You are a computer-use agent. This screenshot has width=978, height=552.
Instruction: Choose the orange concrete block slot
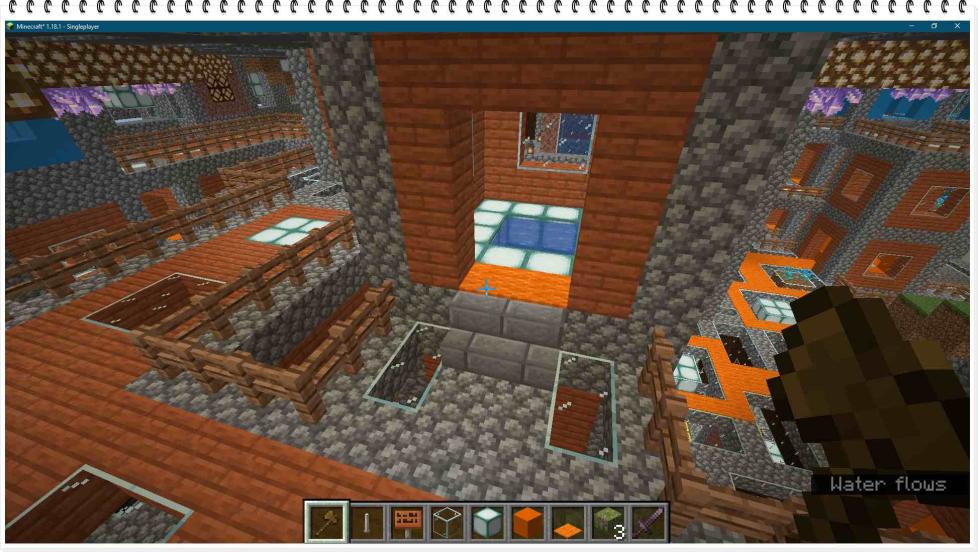(527, 522)
